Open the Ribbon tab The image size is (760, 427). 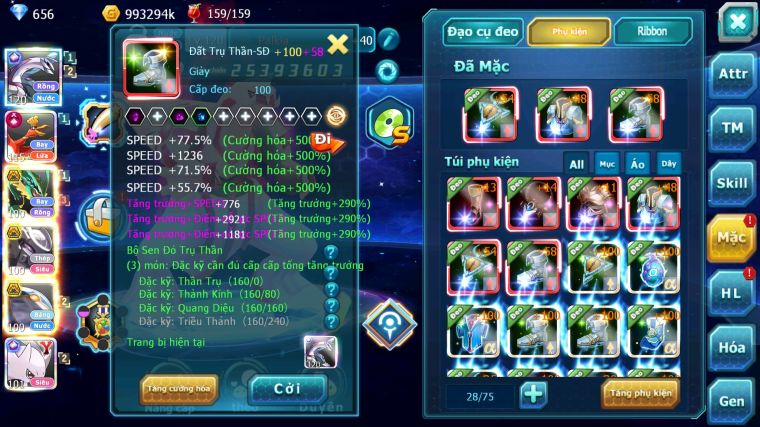tap(651, 32)
